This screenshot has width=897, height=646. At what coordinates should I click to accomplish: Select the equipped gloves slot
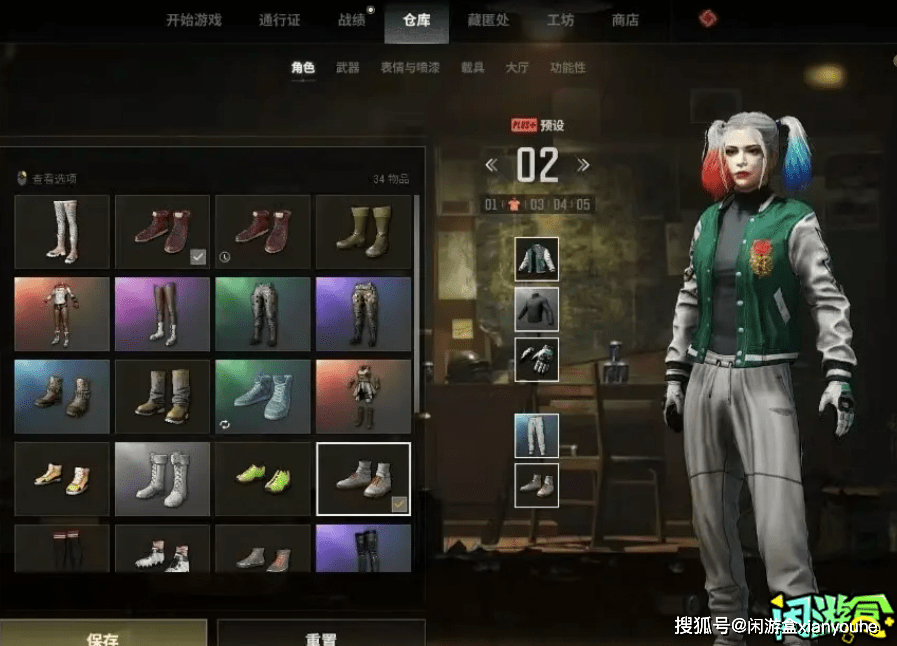tap(537, 359)
